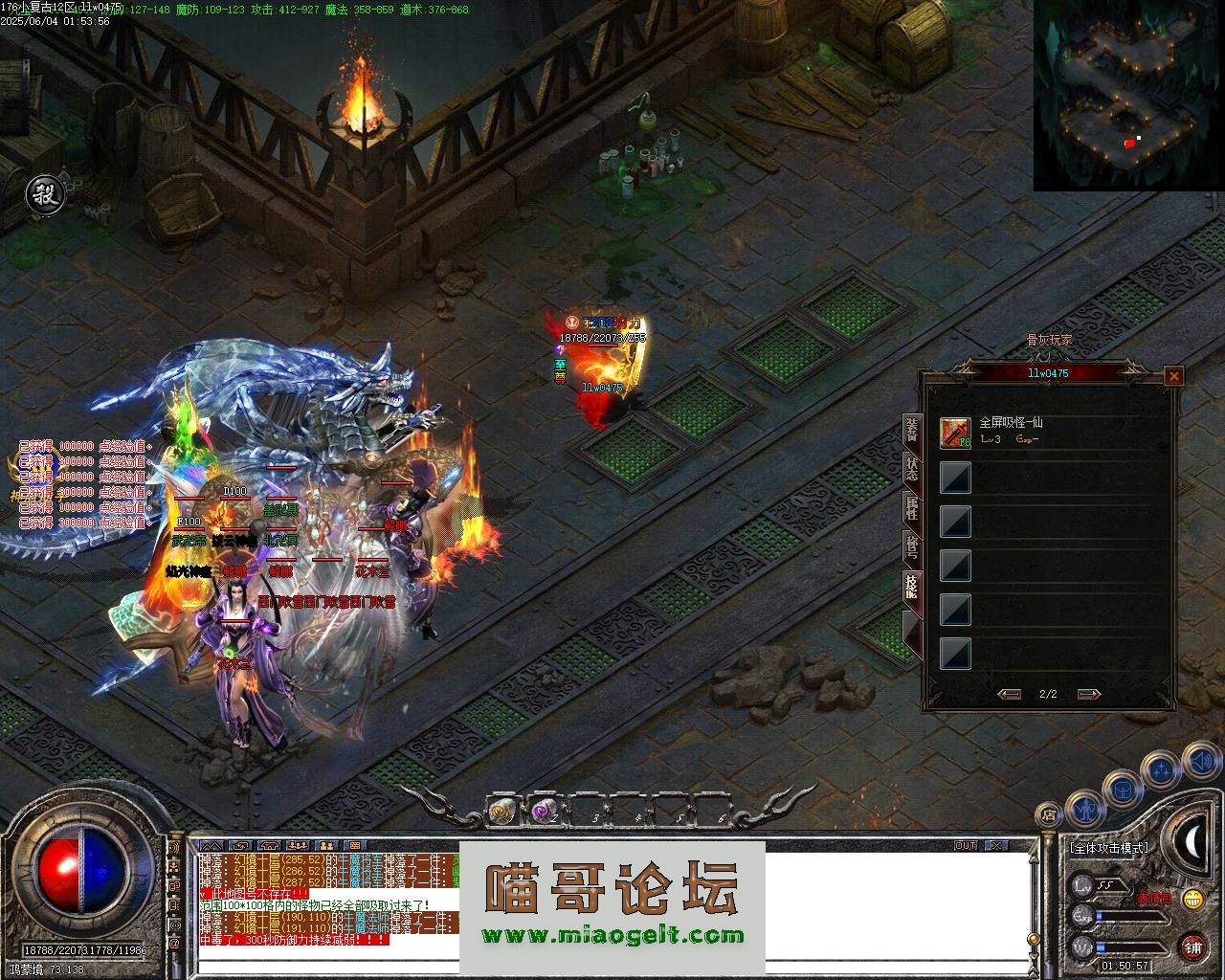The height and width of the screenshot is (980, 1225).
Task: Go to the previous skill page arrow
Action: (1009, 694)
